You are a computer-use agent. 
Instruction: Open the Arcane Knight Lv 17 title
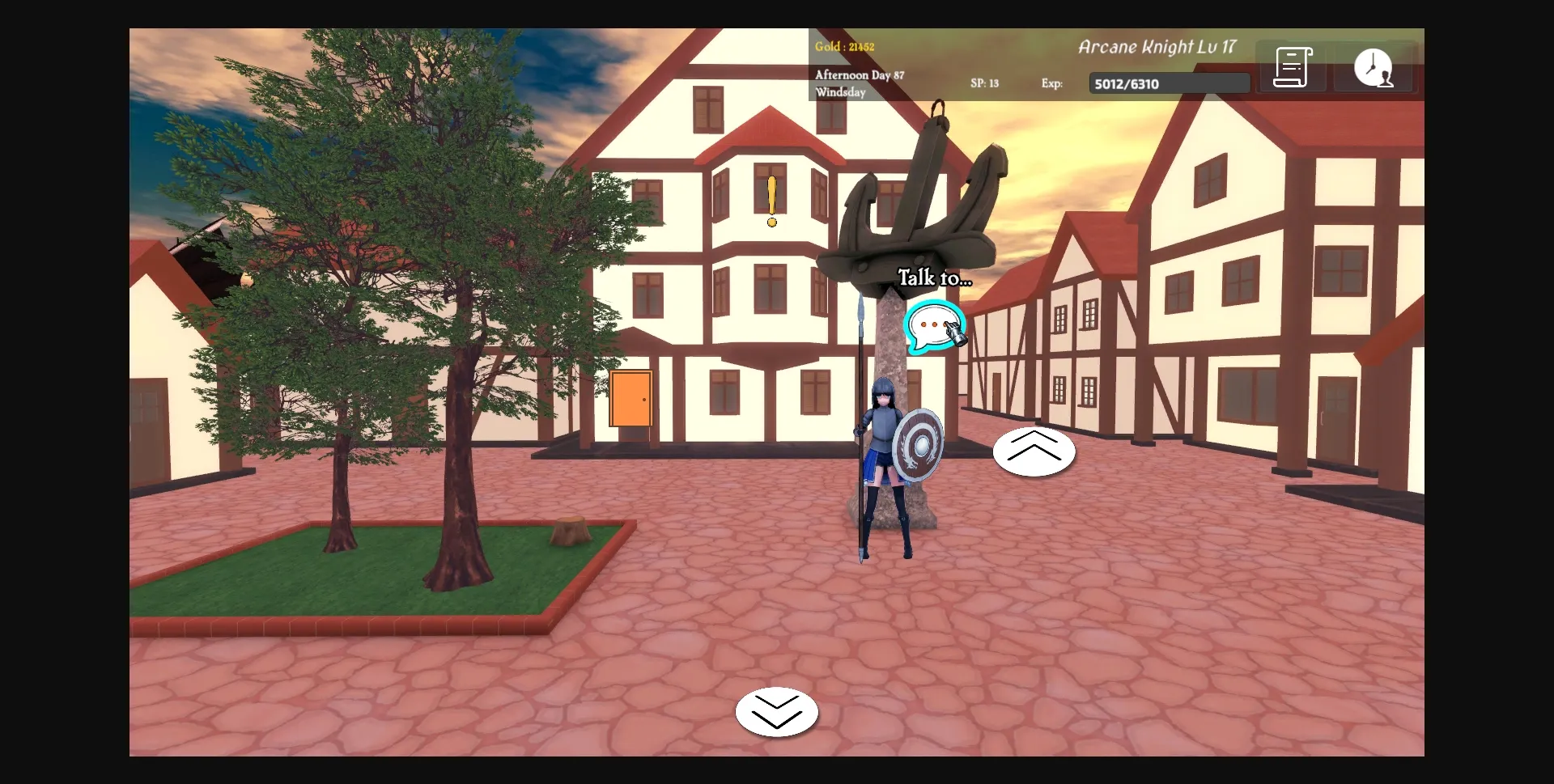point(1157,47)
